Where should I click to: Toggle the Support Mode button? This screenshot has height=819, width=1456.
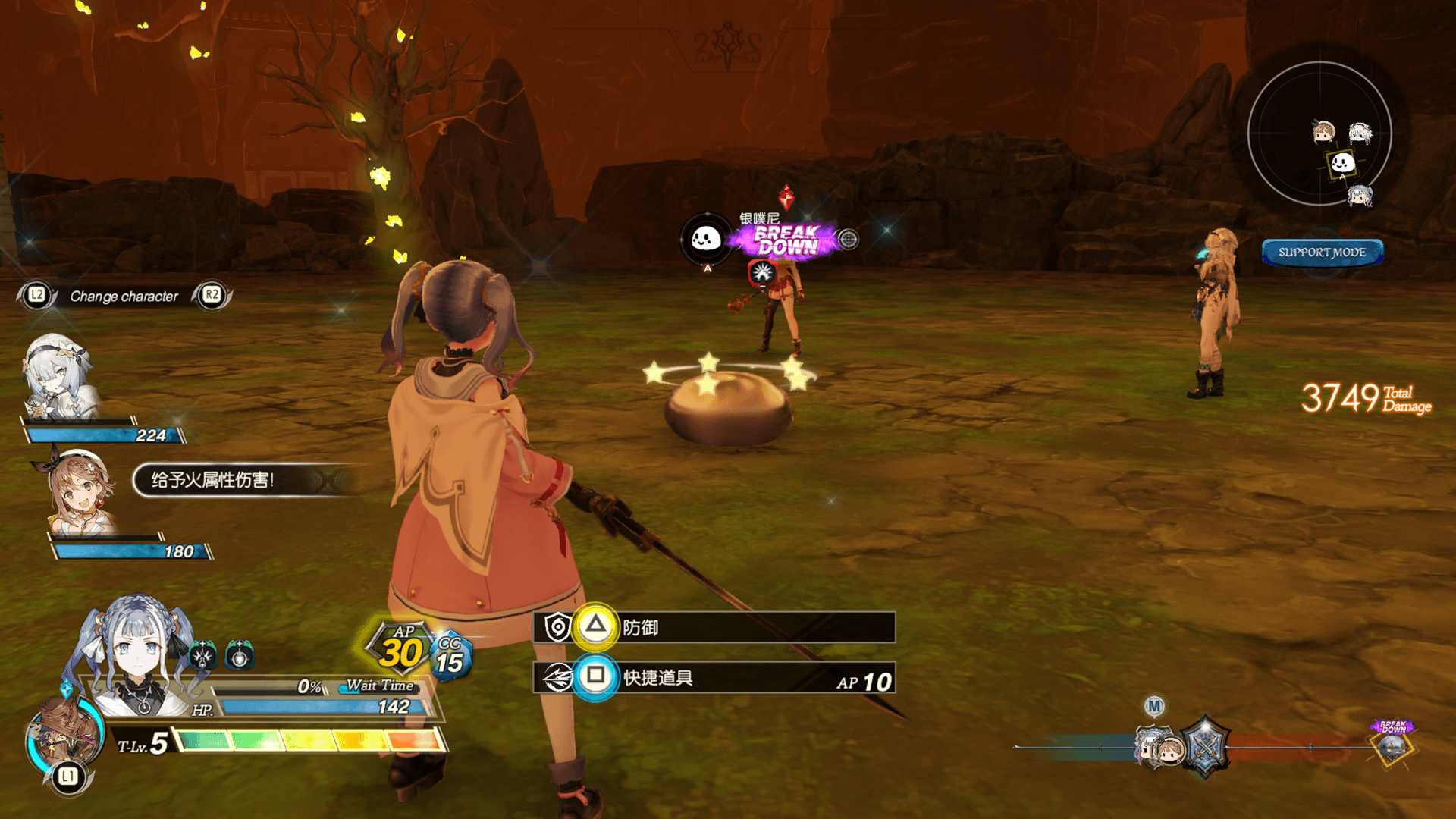pyautogui.click(x=1322, y=253)
